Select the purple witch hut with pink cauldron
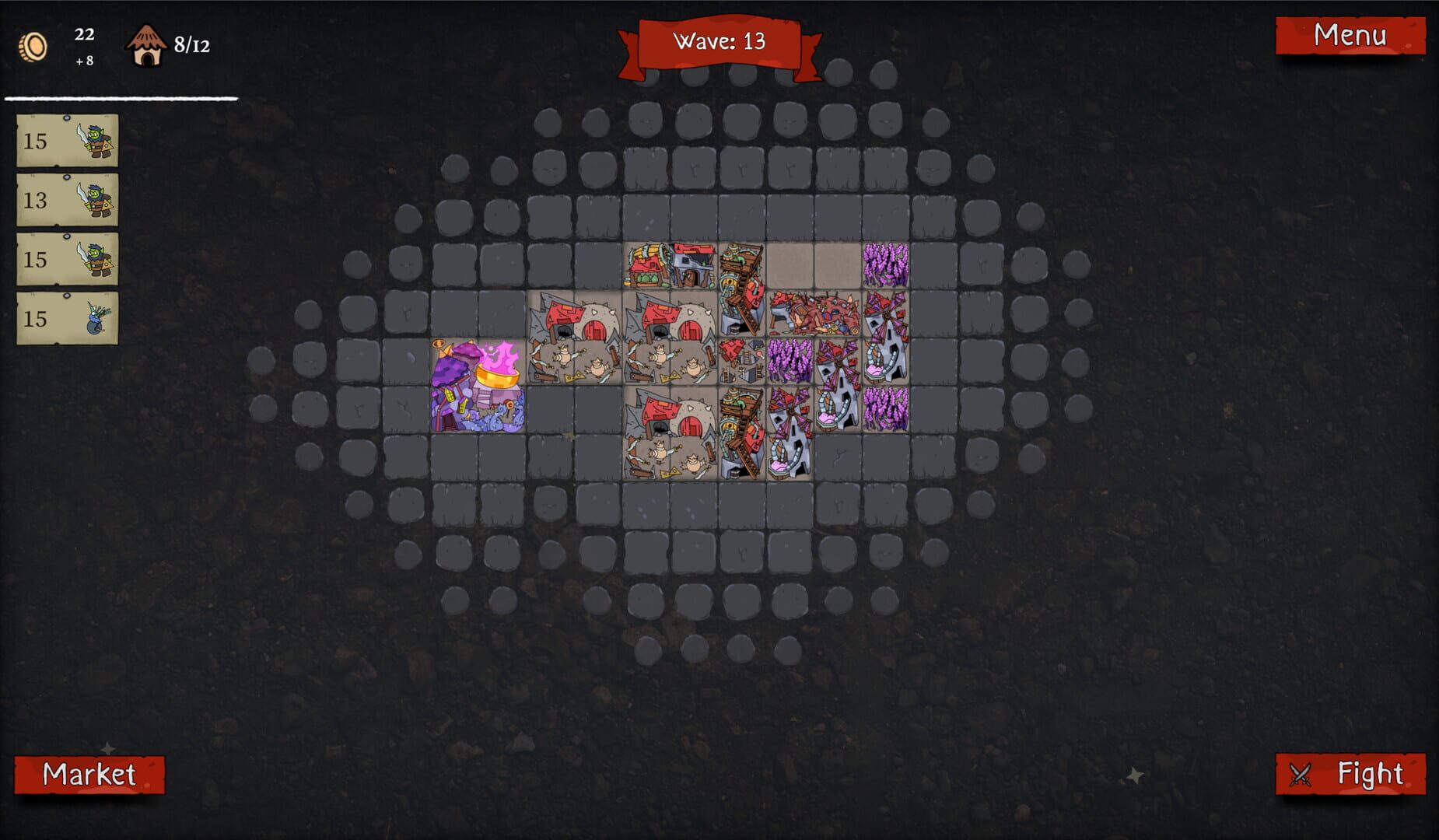Screen dimensions: 1439x840 pos(478,385)
